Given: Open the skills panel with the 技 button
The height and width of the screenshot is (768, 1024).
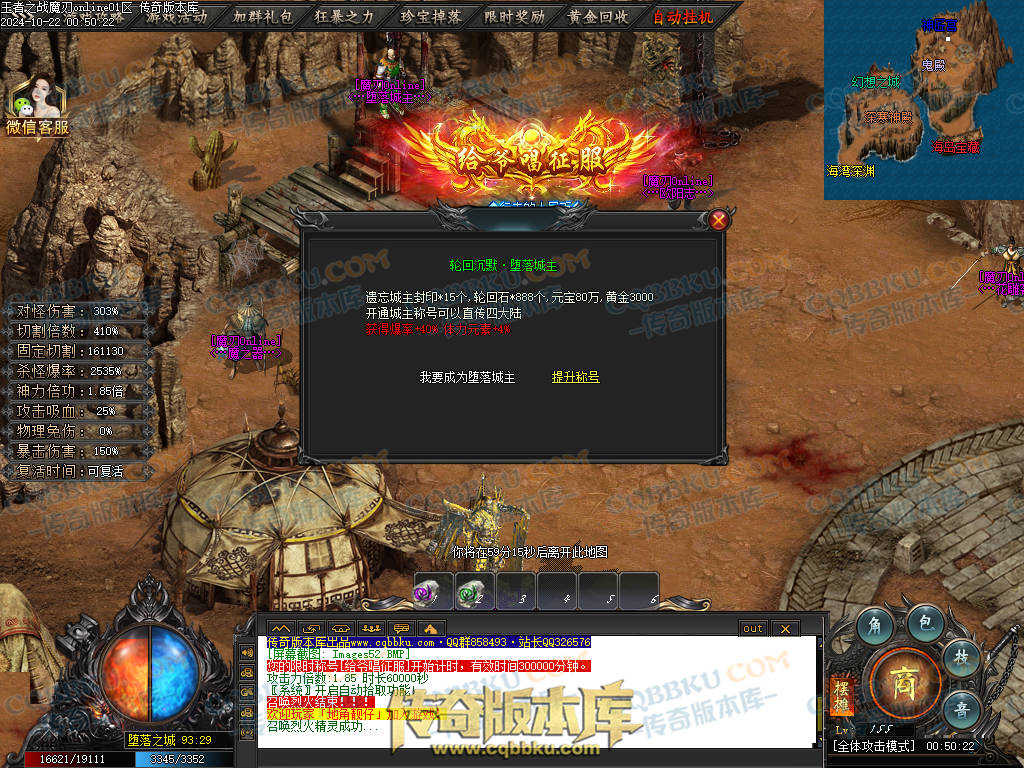Looking at the screenshot, I should click(961, 657).
